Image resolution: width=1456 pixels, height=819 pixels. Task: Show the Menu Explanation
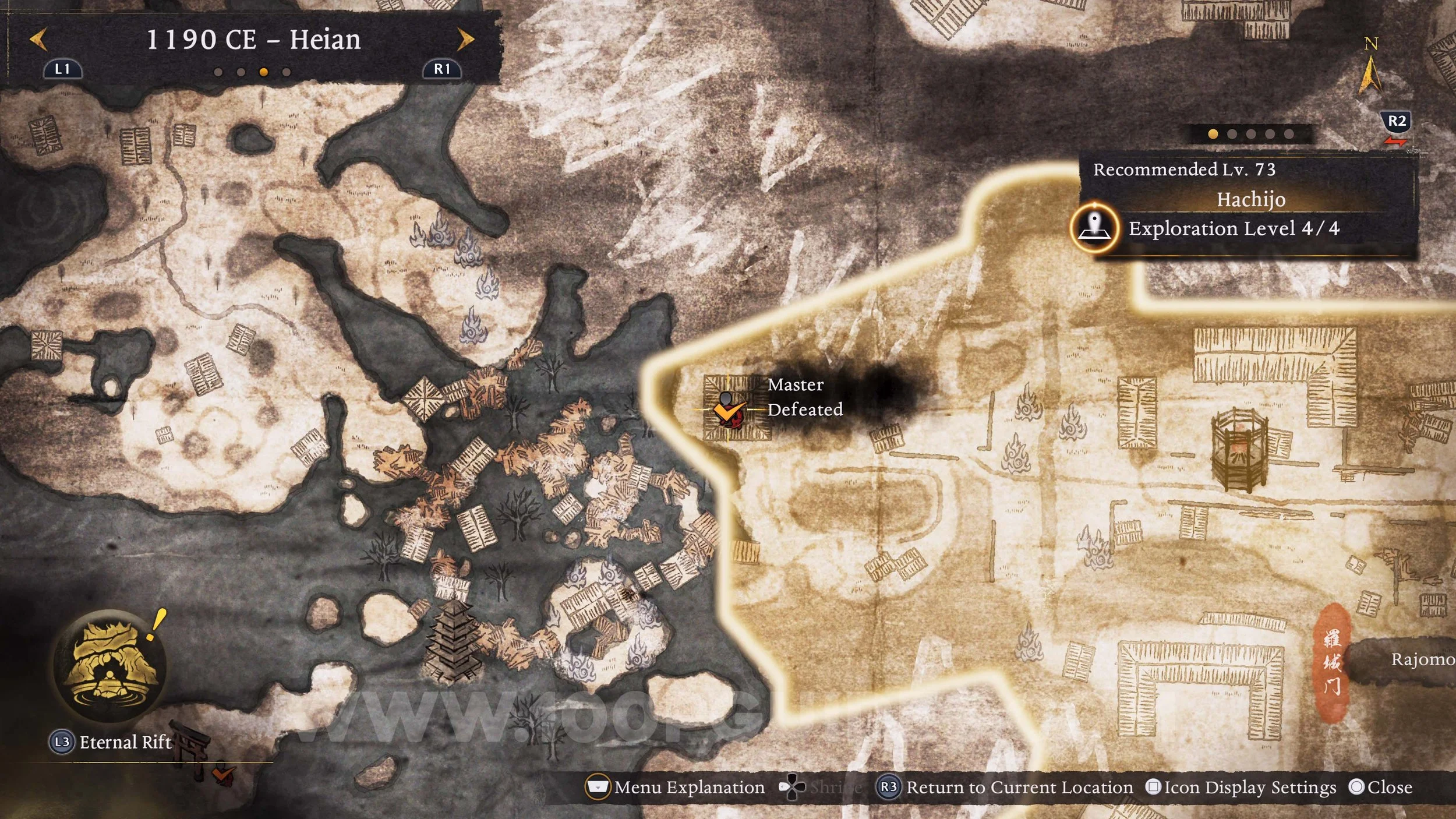coord(674,788)
